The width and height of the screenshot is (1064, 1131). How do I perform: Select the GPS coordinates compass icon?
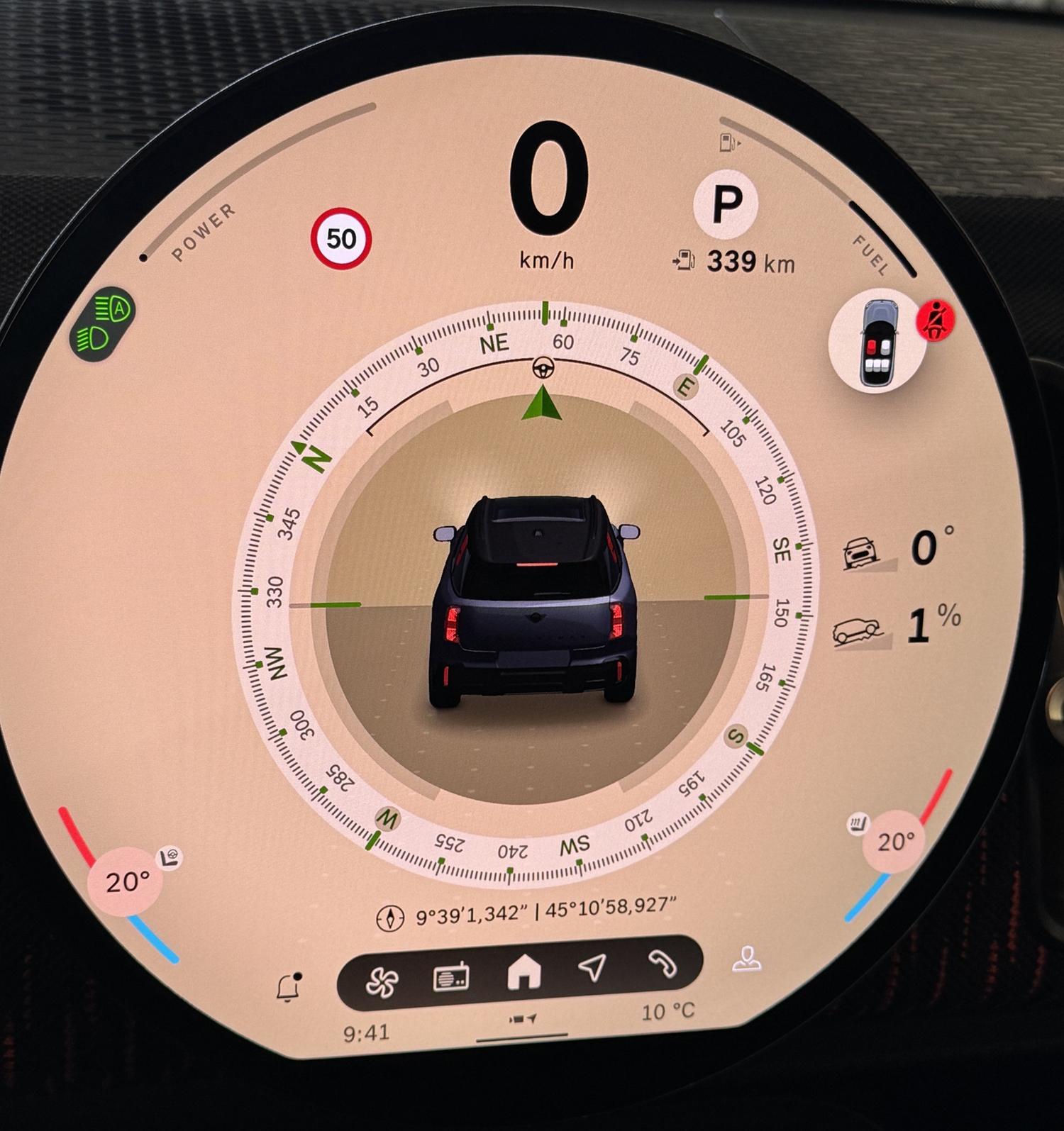(x=389, y=918)
